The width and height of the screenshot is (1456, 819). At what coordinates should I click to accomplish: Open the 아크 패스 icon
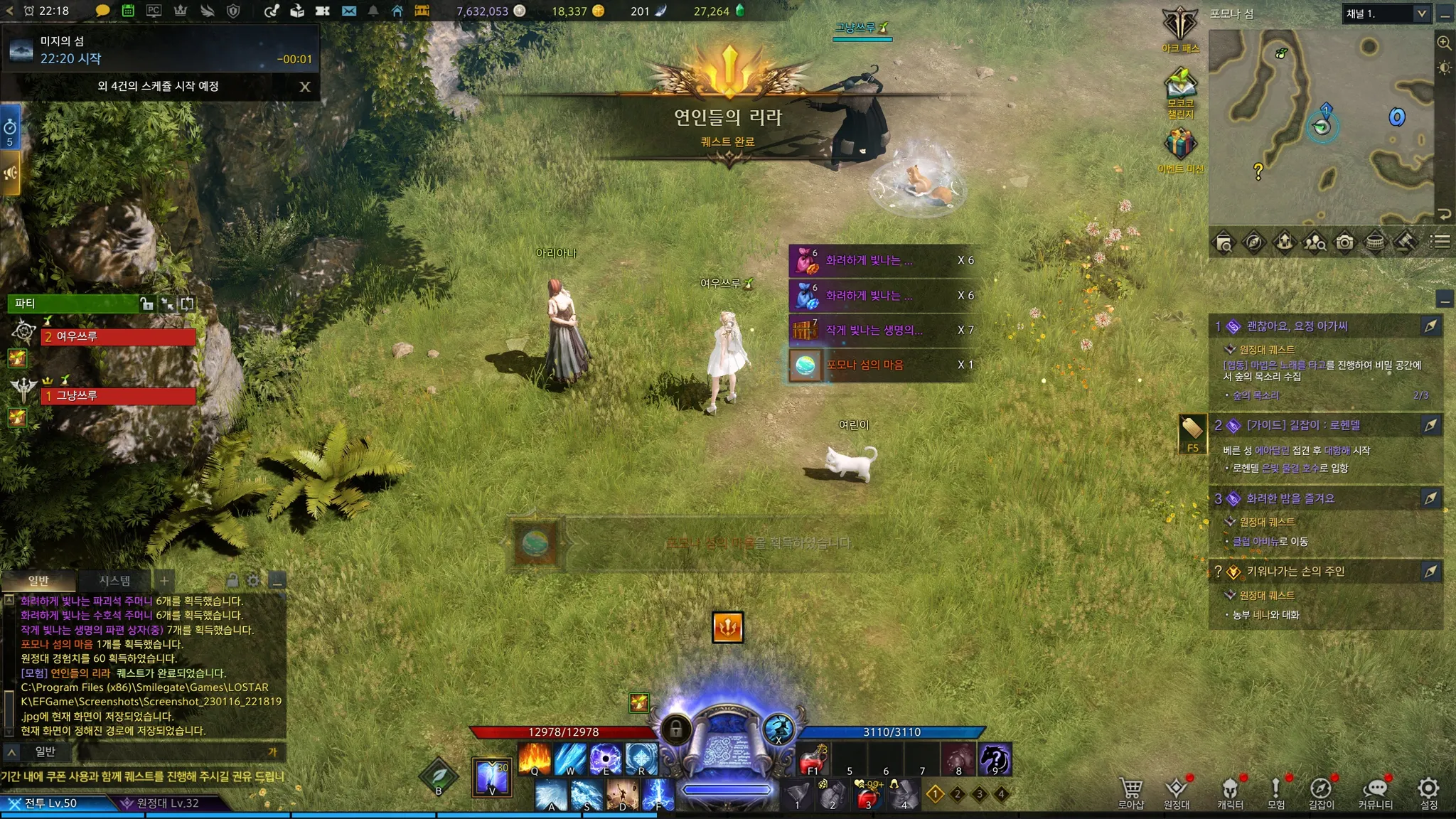[x=1180, y=30]
